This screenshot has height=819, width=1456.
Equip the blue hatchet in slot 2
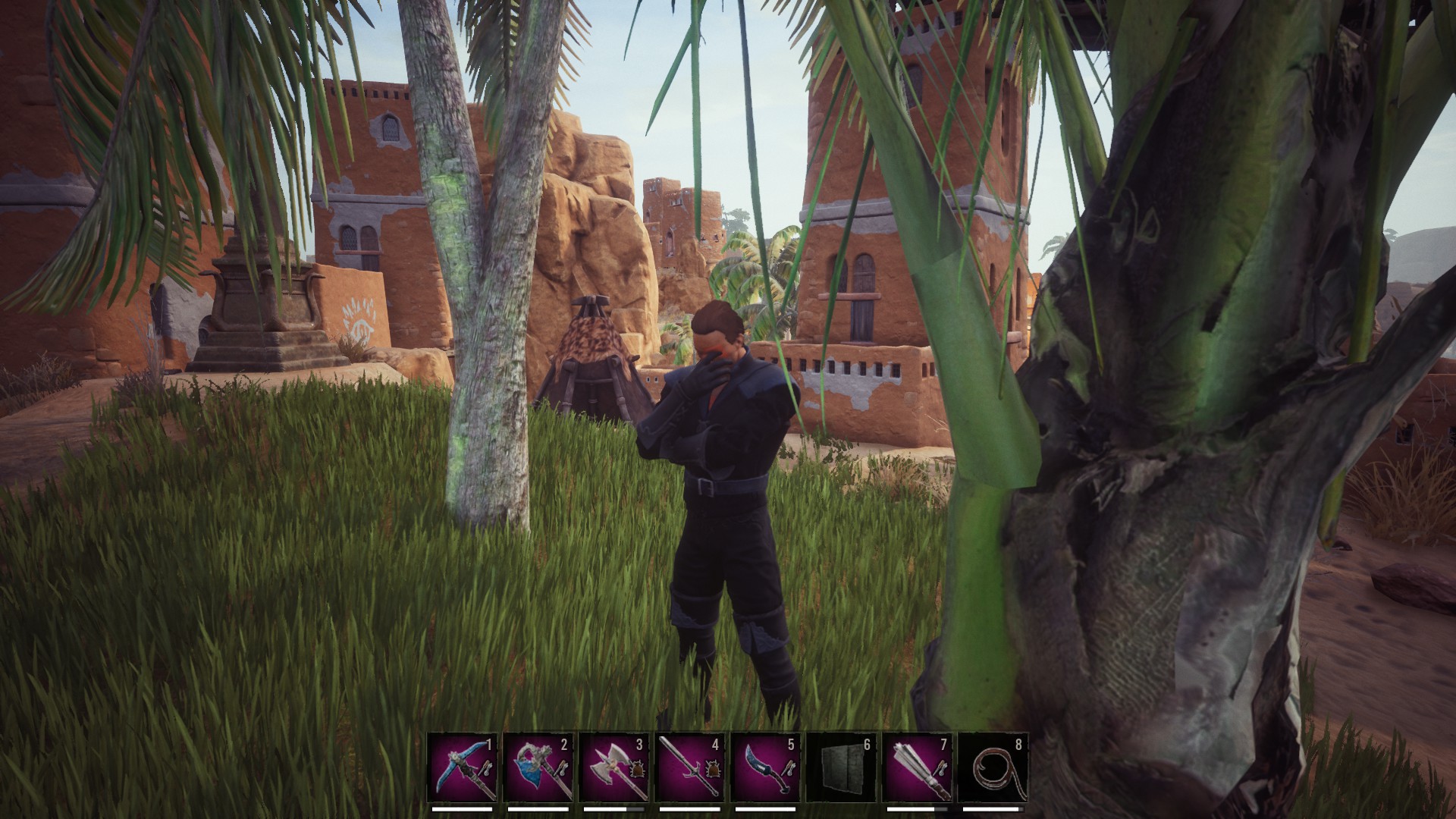click(538, 767)
